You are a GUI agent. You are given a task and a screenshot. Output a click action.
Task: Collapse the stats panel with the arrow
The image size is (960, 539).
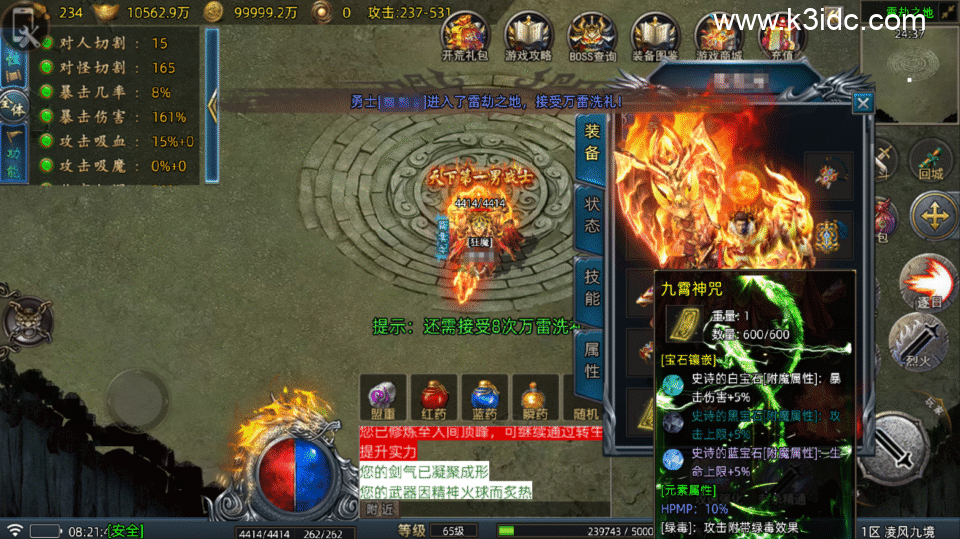click(x=212, y=105)
